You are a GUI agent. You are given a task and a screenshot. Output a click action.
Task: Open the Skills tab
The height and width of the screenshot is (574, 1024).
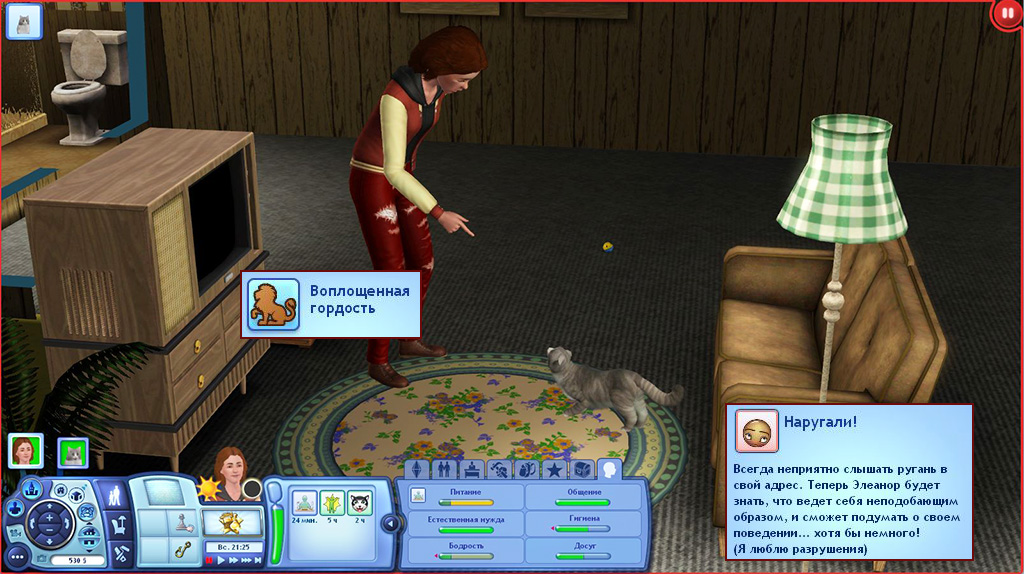[x=499, y=468]
